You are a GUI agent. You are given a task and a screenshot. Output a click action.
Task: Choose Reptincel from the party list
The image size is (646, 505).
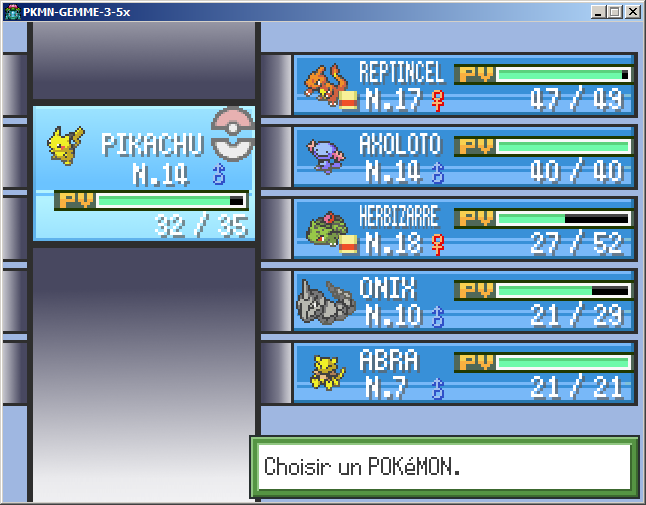[x=464, y=85]
